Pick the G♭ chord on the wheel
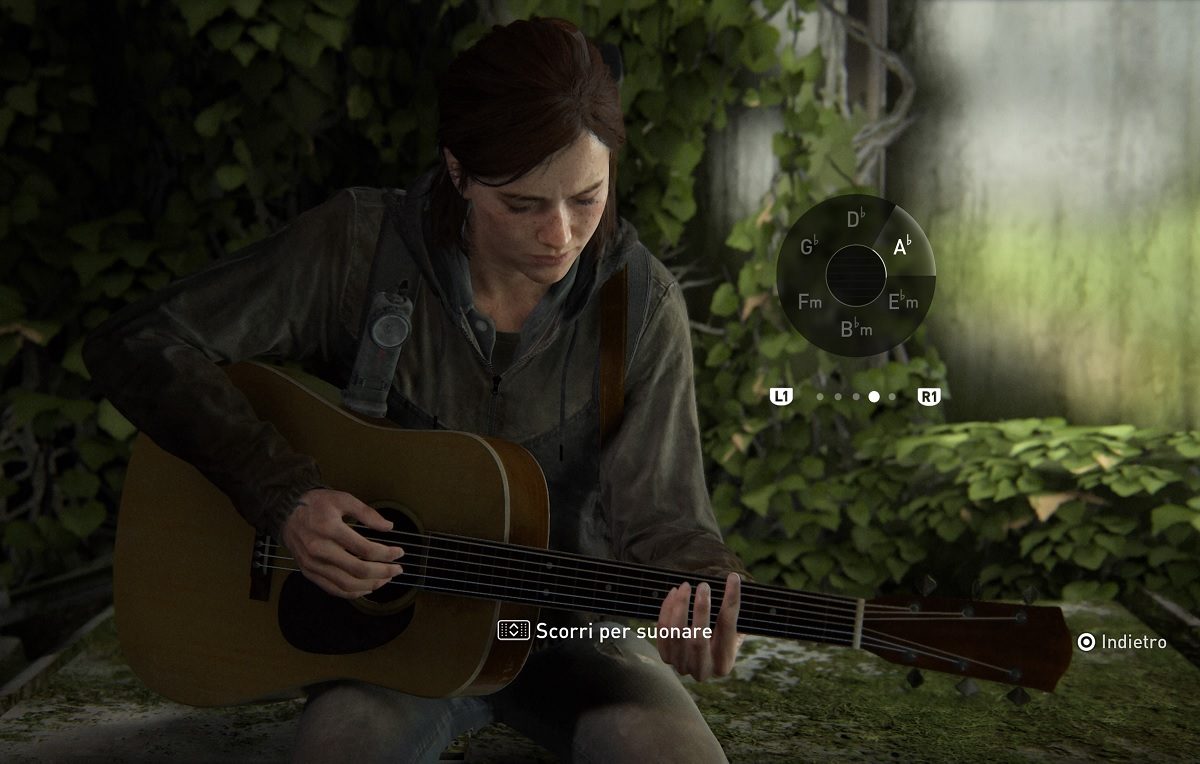The height and width of the screenshot is (764, 1200). coord(810,246)
